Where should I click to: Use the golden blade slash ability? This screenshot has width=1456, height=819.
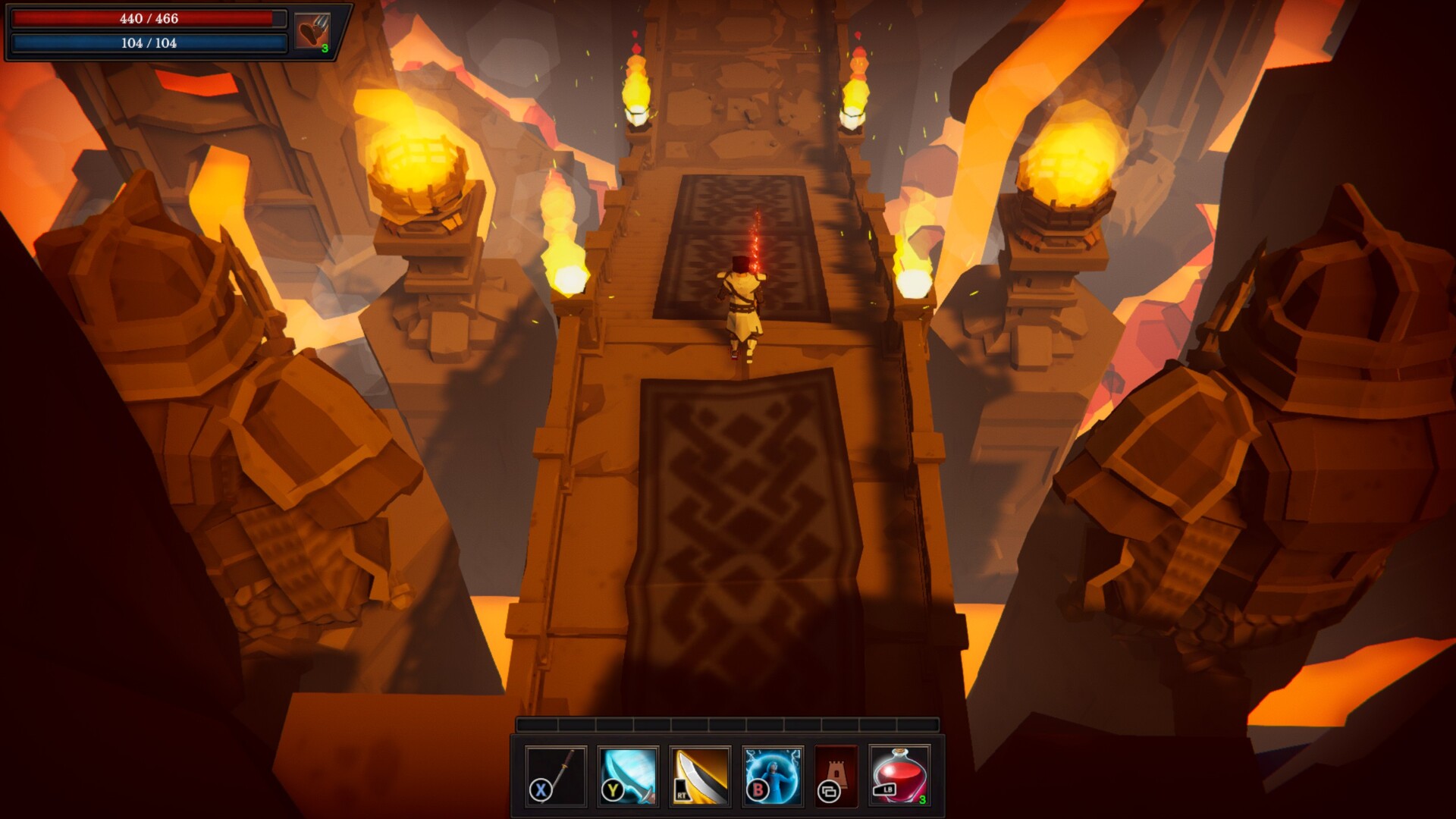(x=700, y=775)
